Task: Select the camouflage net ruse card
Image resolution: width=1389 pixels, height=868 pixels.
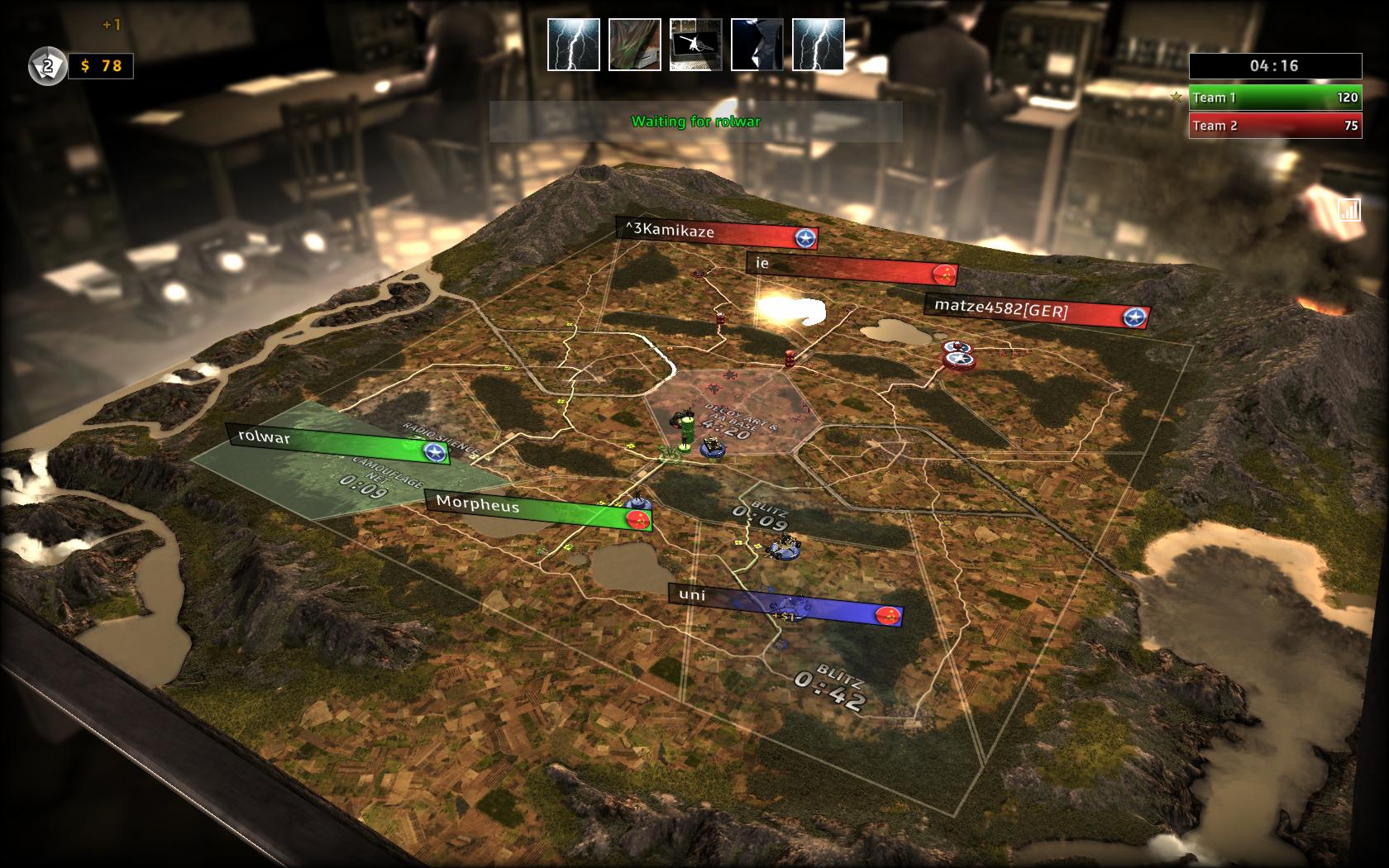Action: pos(634,45)
